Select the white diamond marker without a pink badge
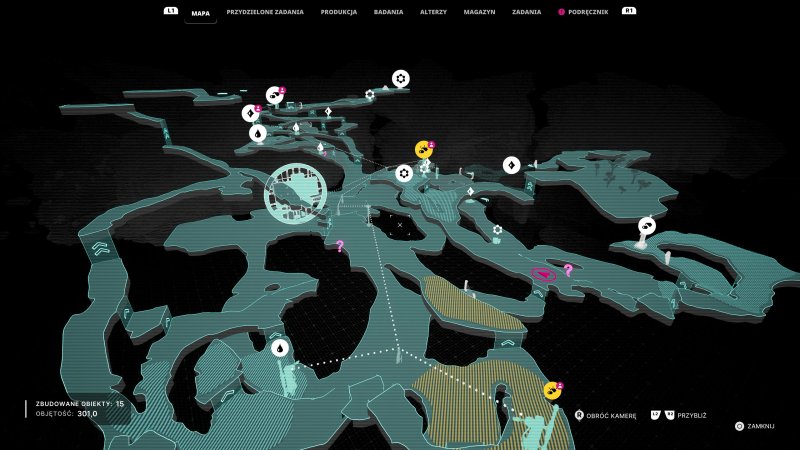 tap(511, 165)
